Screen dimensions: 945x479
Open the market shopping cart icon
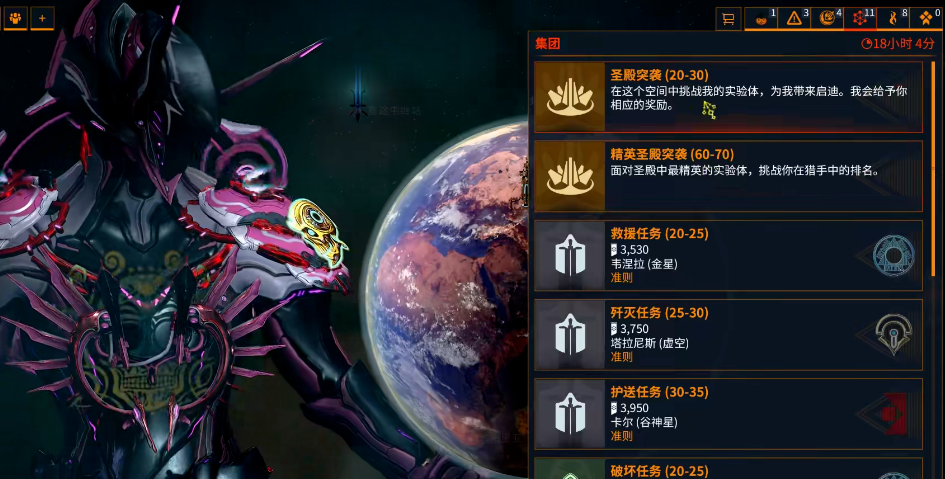point(729,18)
